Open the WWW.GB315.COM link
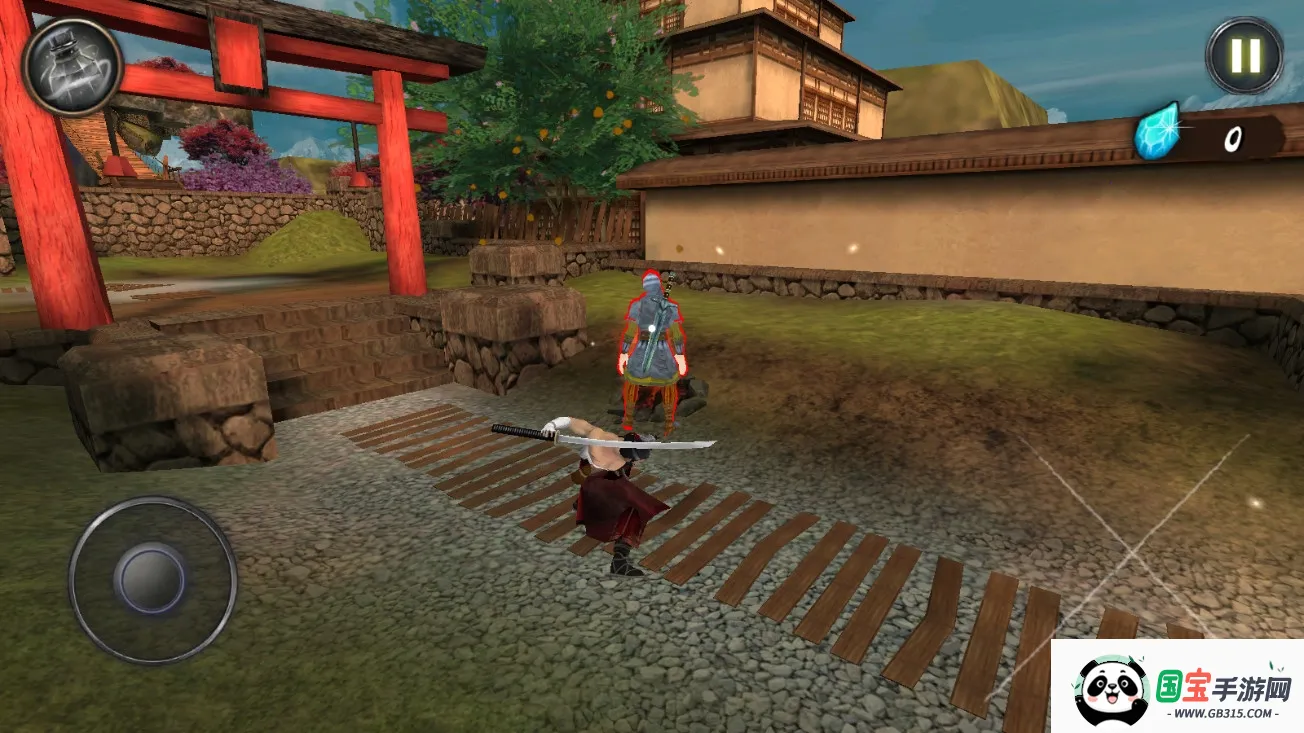Screen dimensions: 1304x733 click(1224, 712)
